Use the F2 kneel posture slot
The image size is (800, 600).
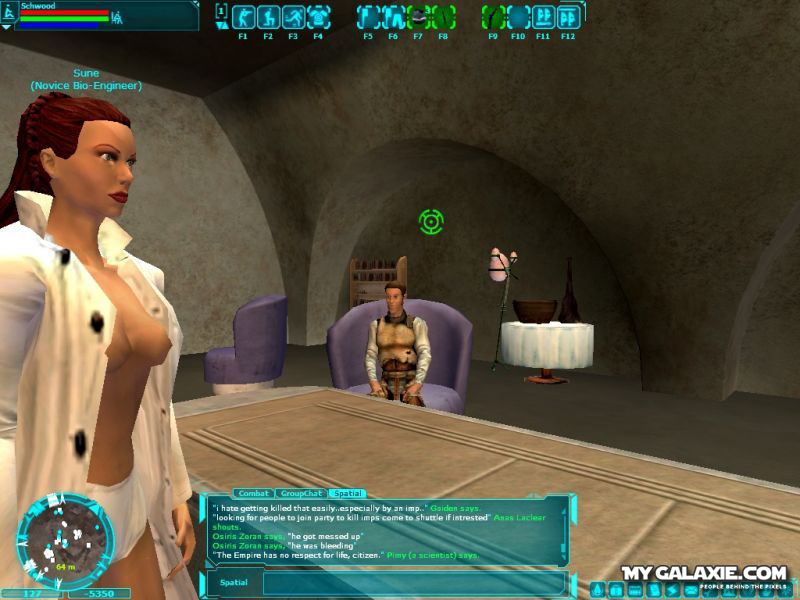pyautogui.click(x=268, y=17)
